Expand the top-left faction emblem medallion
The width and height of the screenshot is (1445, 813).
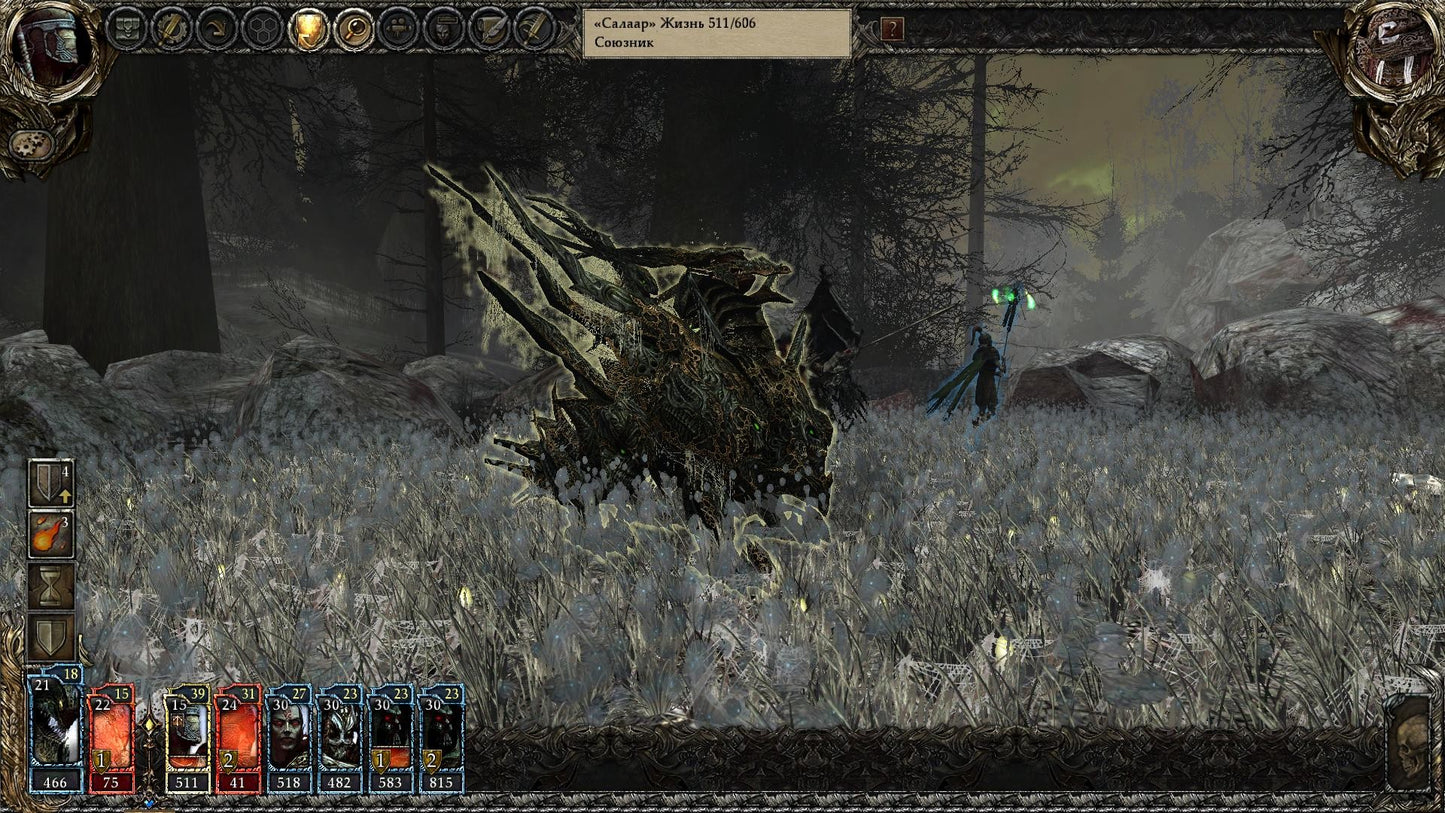coord(46,48)
